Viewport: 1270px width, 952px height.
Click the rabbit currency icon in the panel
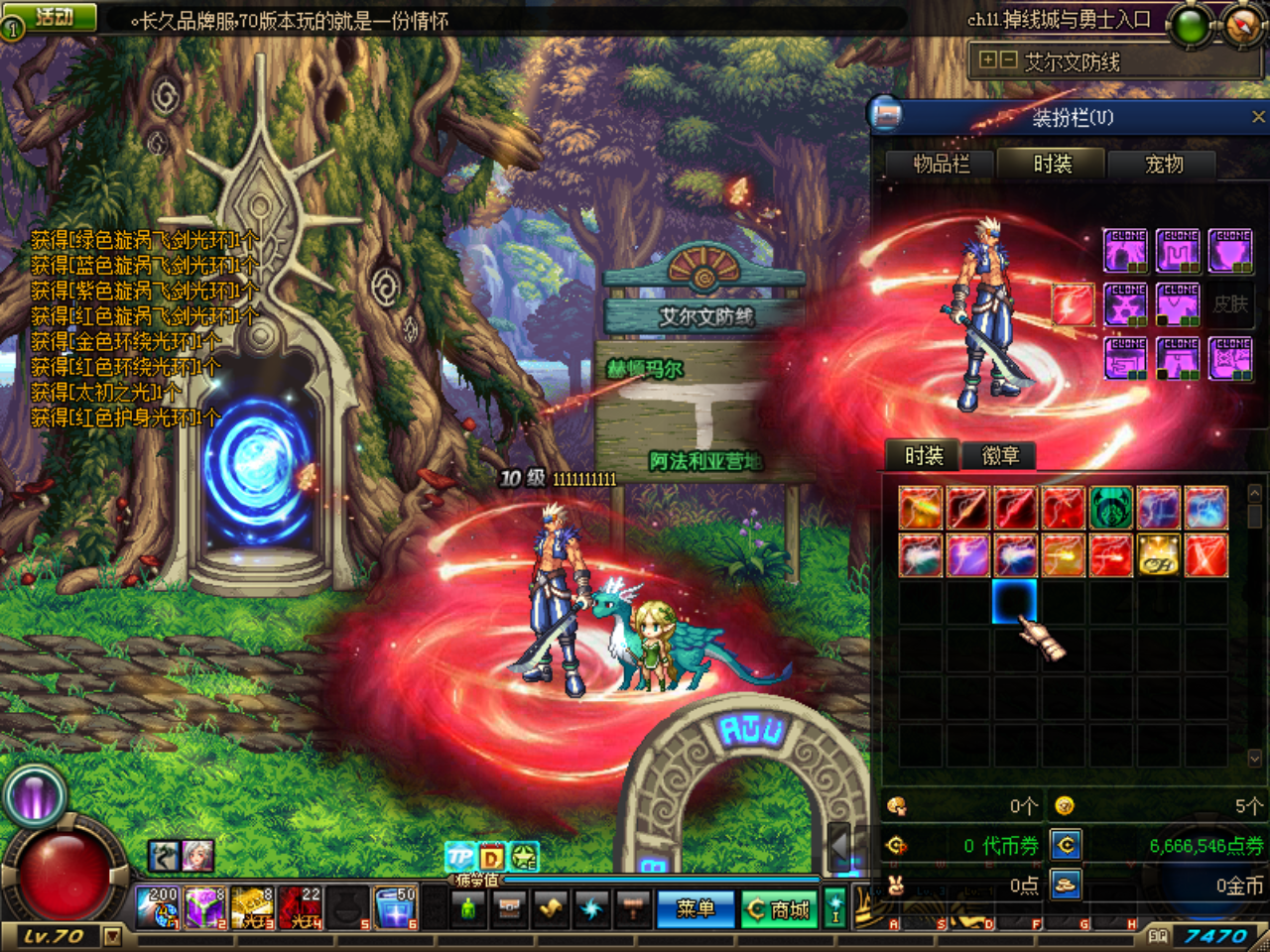895,886
